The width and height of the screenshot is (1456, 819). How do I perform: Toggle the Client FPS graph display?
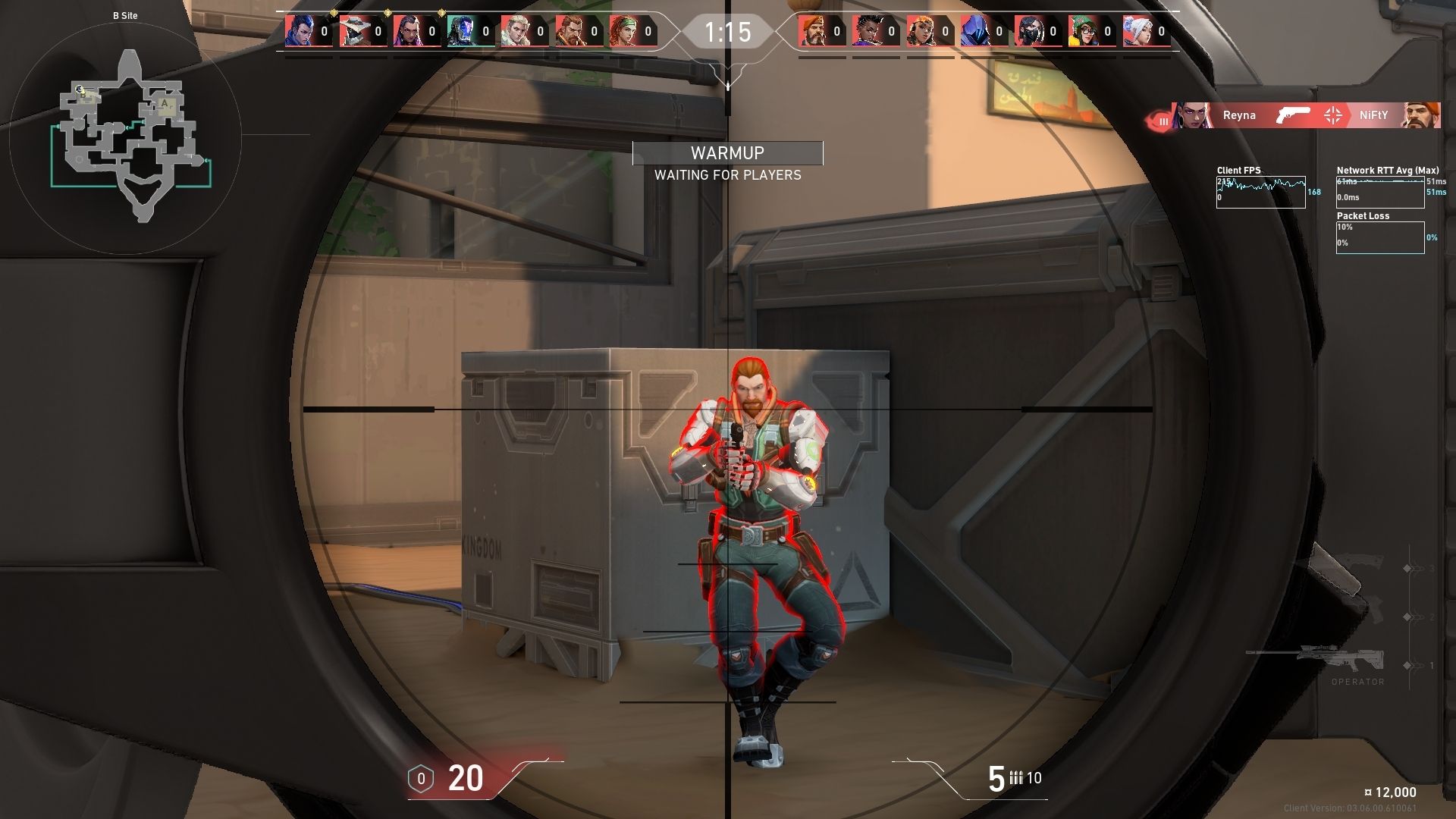pyautogui.click(x=1261, y=190)
